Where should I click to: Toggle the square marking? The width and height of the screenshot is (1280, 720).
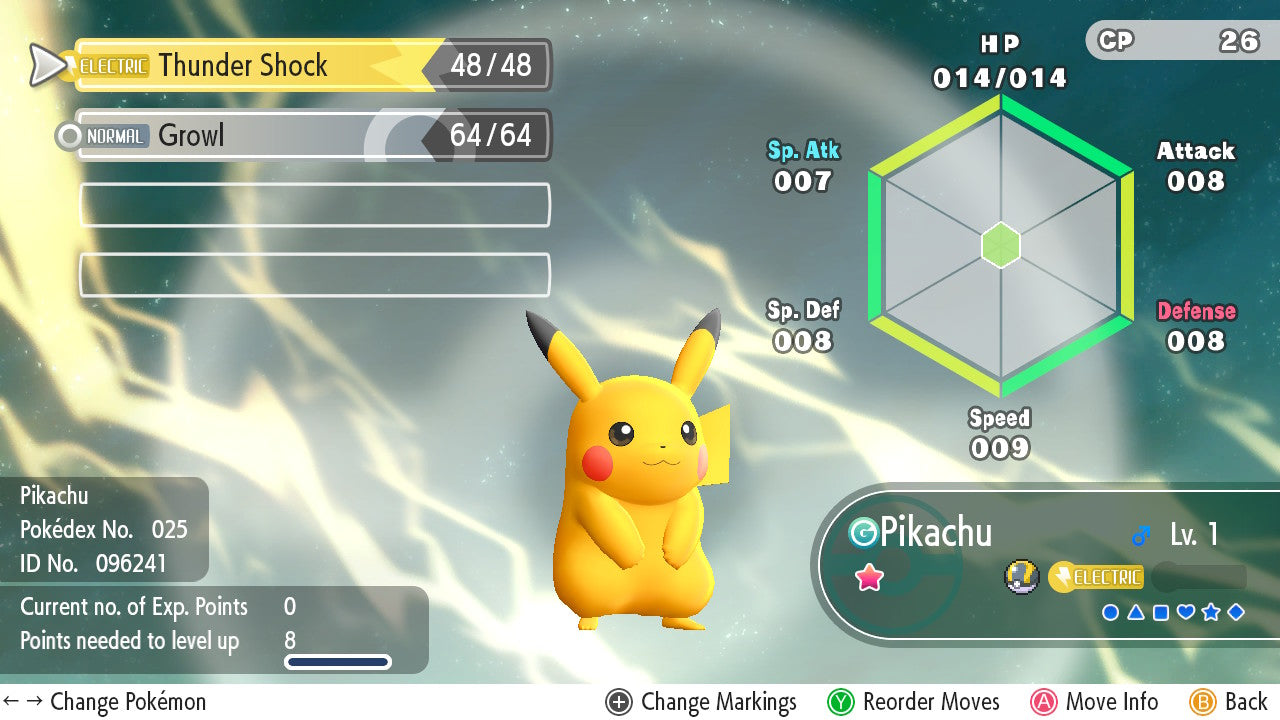tap(1160, 612)
